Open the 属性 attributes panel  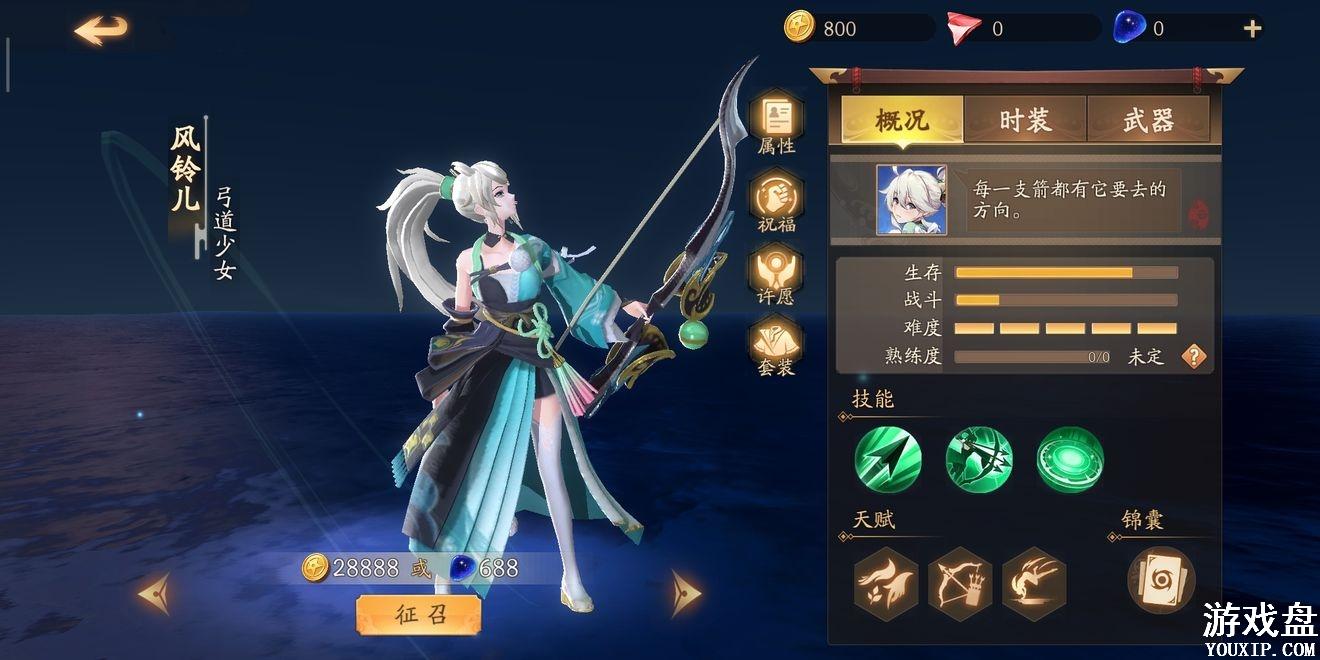point(777,121)
